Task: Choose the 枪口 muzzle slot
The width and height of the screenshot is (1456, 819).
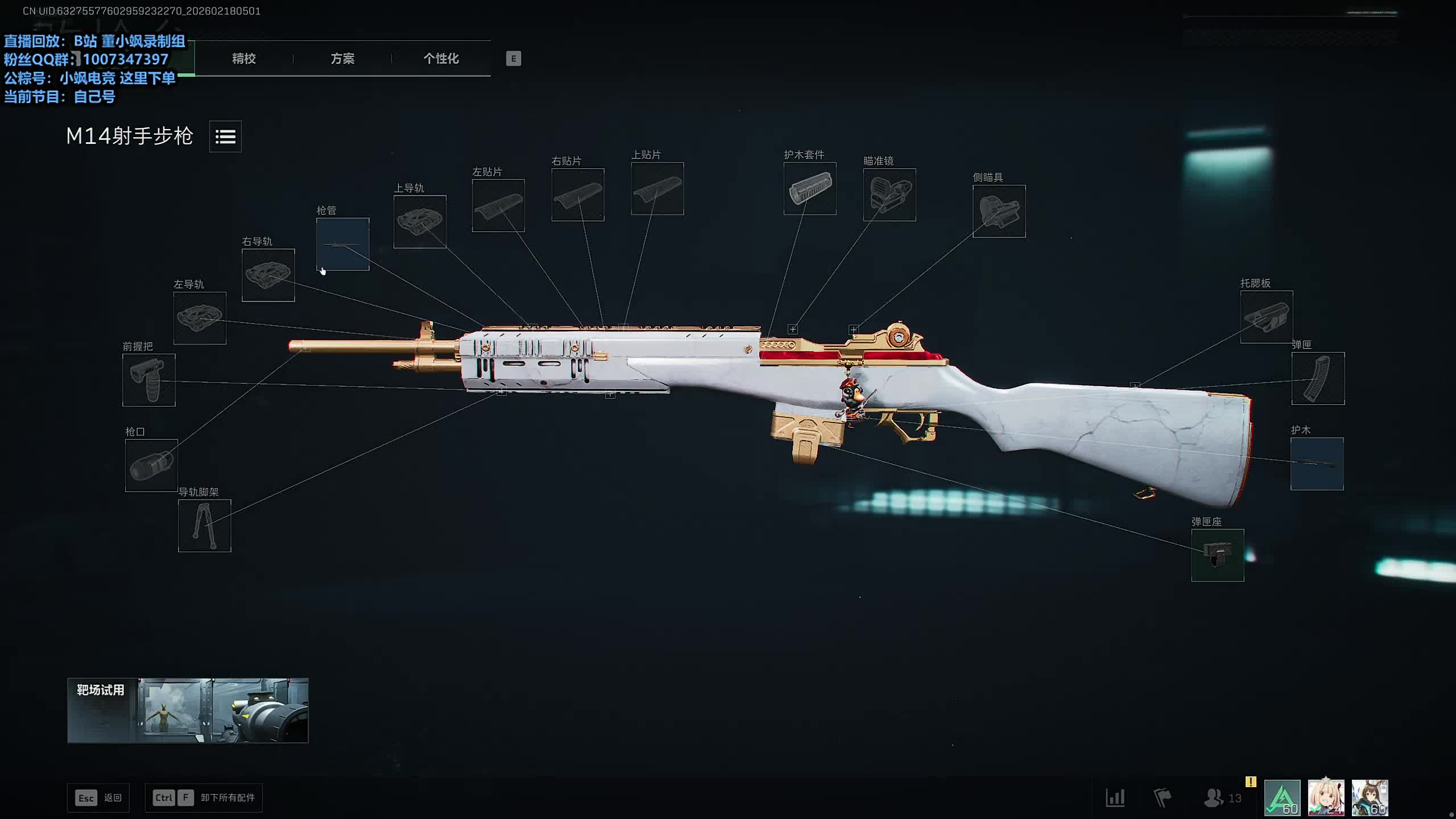Action: pos(151,465)
